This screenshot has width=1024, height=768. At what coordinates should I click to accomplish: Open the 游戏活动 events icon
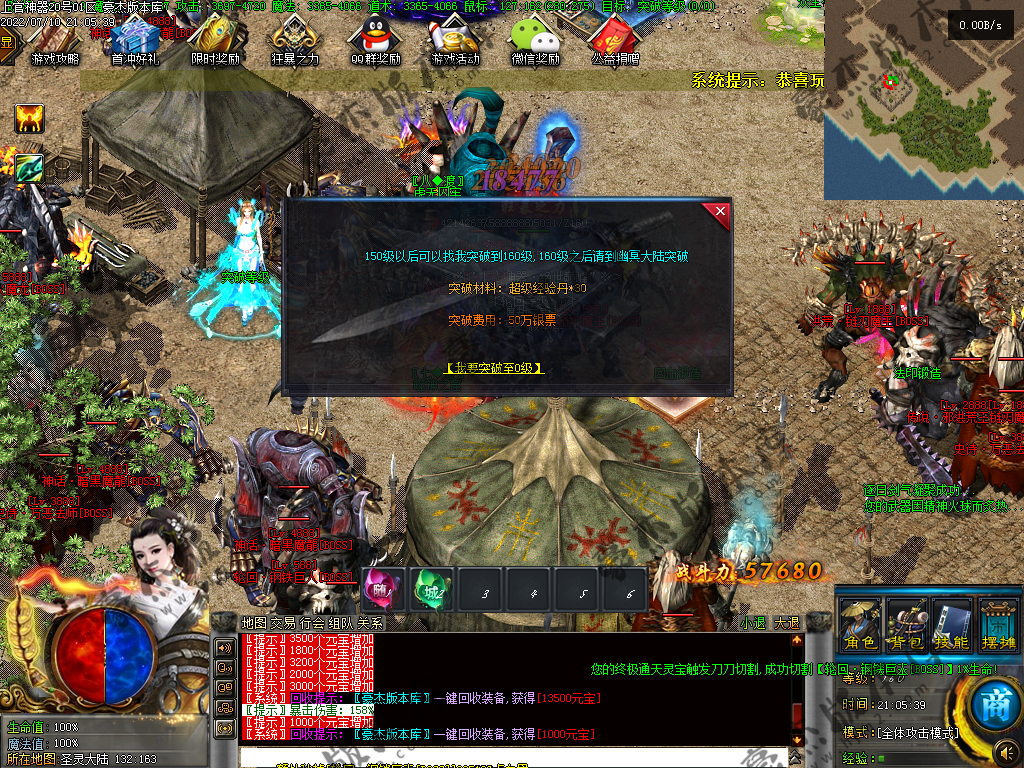[455, 40]
